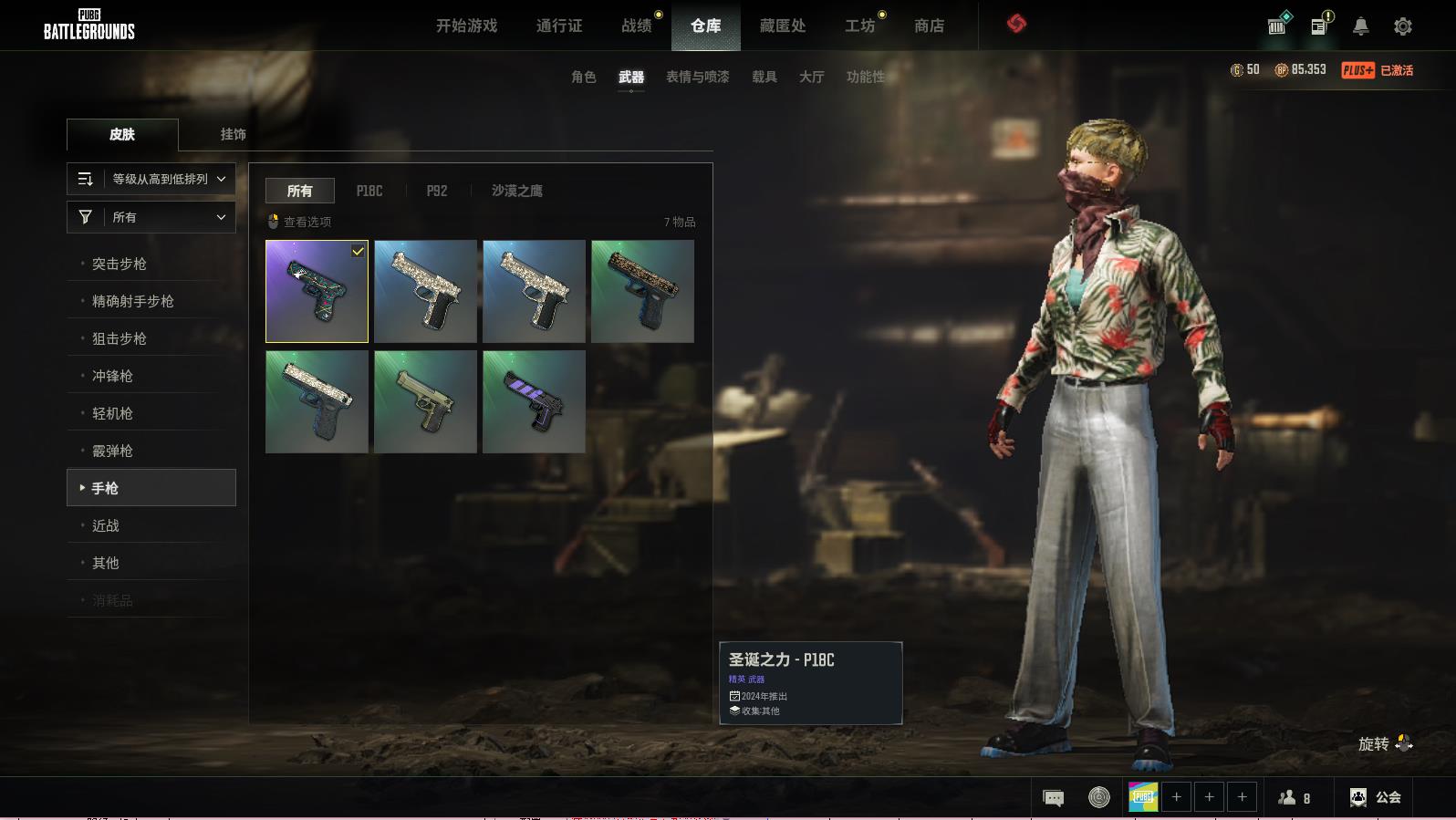Switch to the 挂饰 tab
Viewport: 1456px width, 820px height.
(x=233, y=134)
